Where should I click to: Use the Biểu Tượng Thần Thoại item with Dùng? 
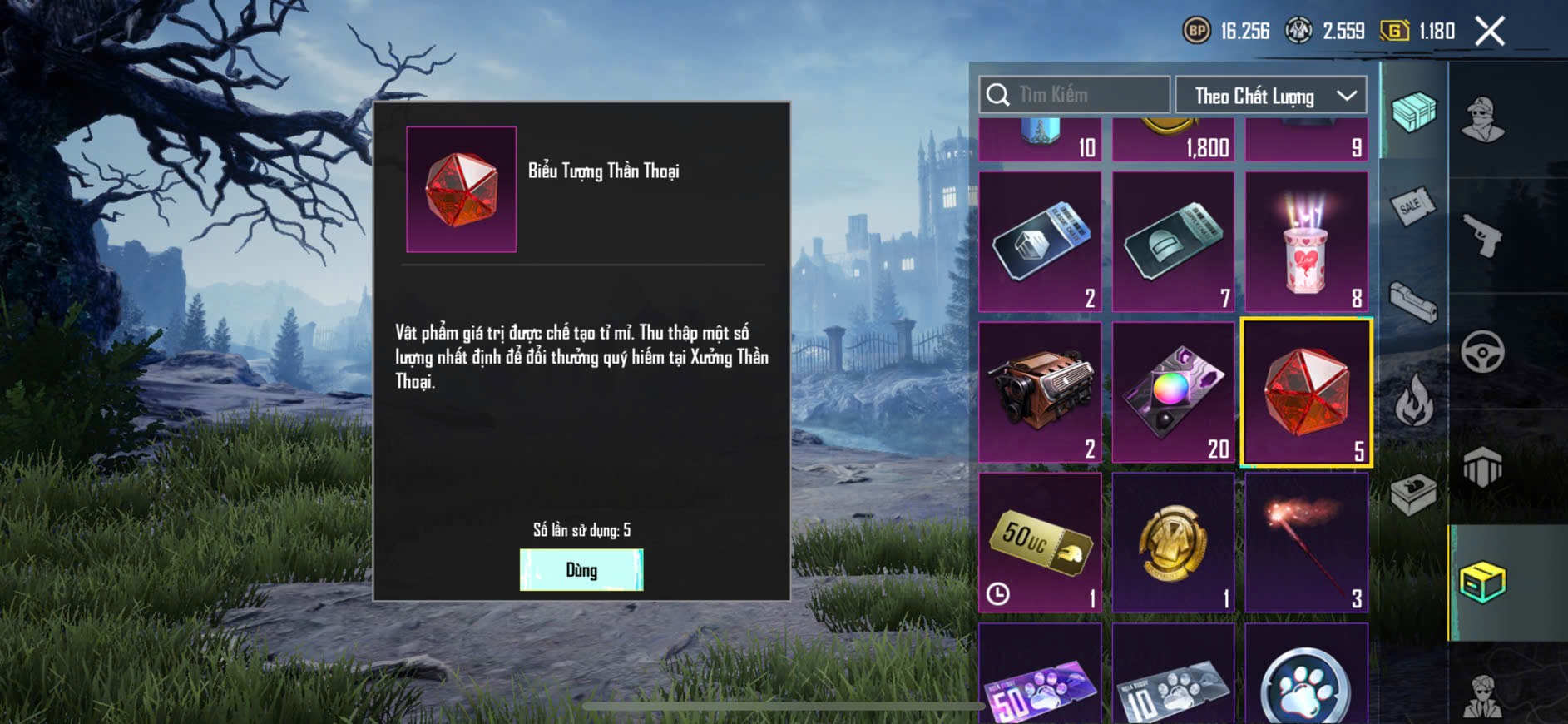581,570
